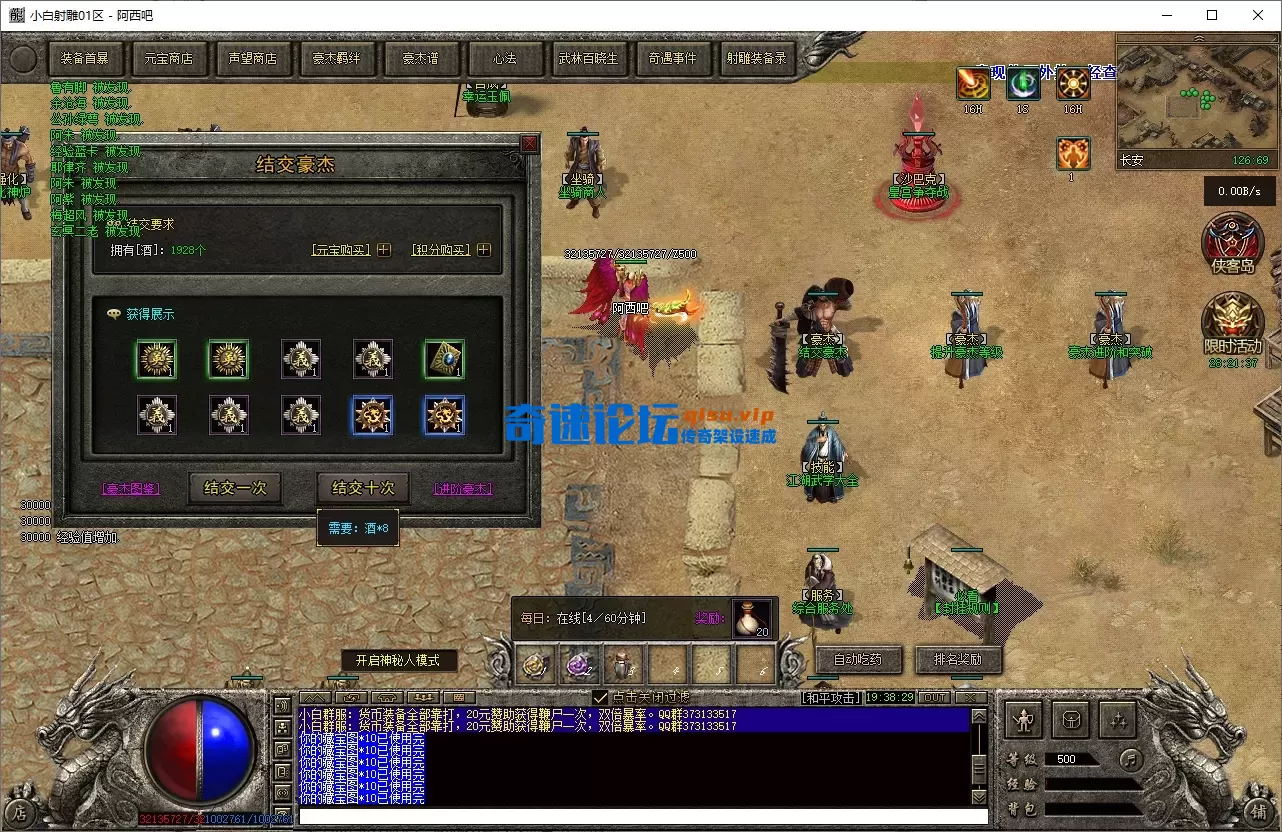Uncheck the 点击关闭过滤 filter checkbox
1282x832 pixels.
601,697
